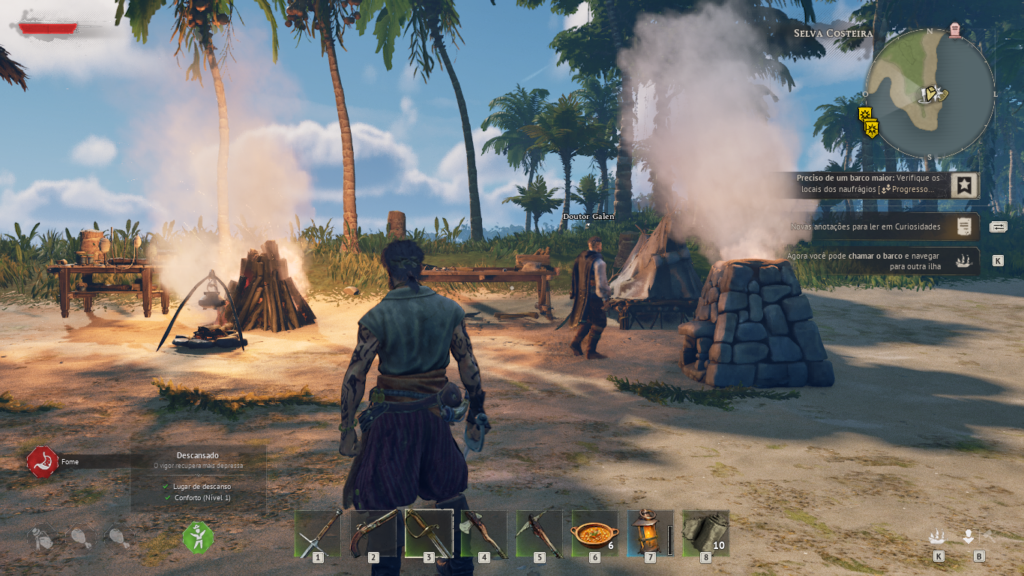The width and height of the screenshot is (1024, 576).
Task: Pick the pickaxe hotbar slot
Action: click(539, 534)
